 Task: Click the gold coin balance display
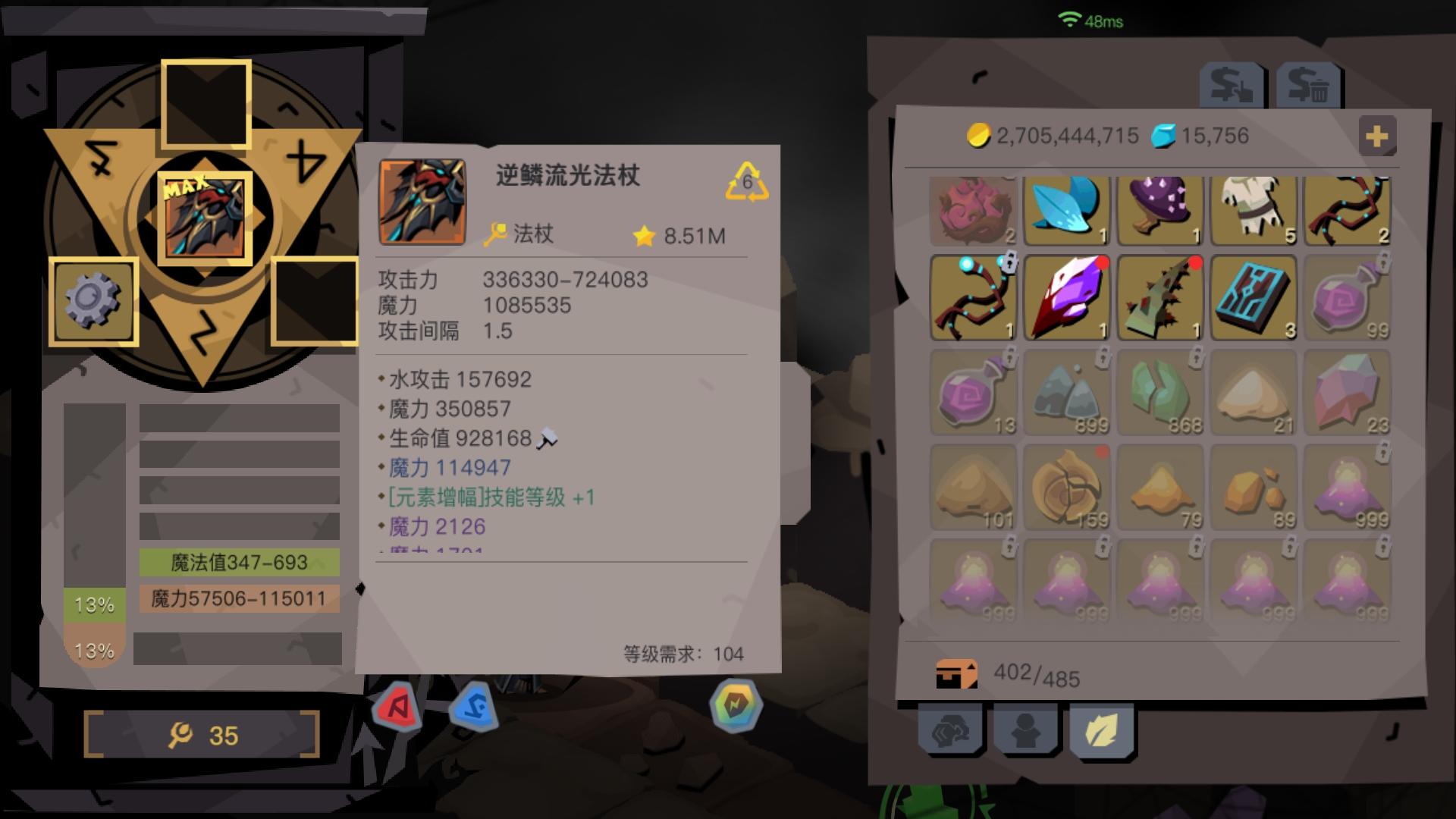point(1046,136)
